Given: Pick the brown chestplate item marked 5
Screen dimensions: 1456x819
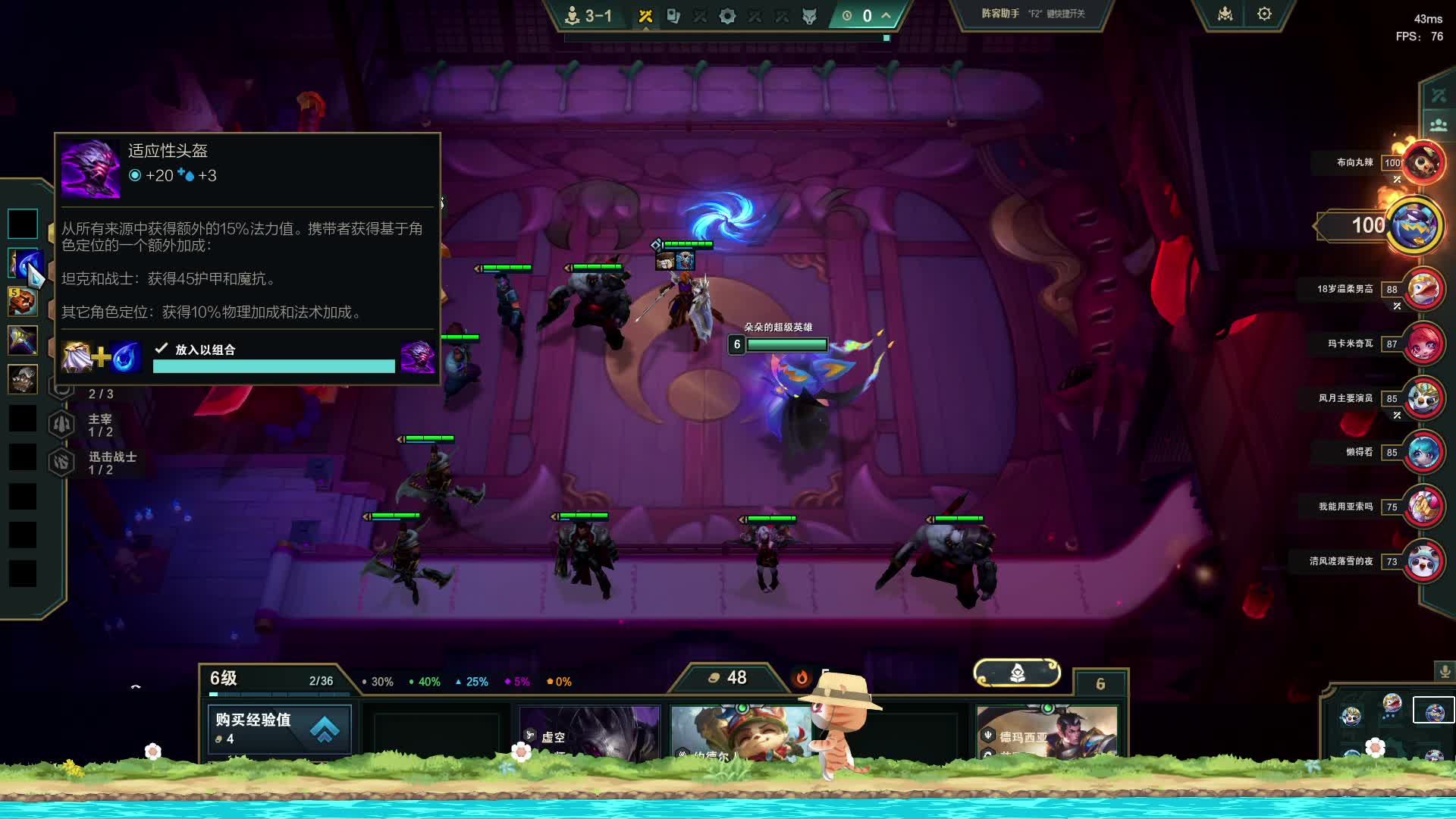Looking at the screenshot, I should (23, 302).
